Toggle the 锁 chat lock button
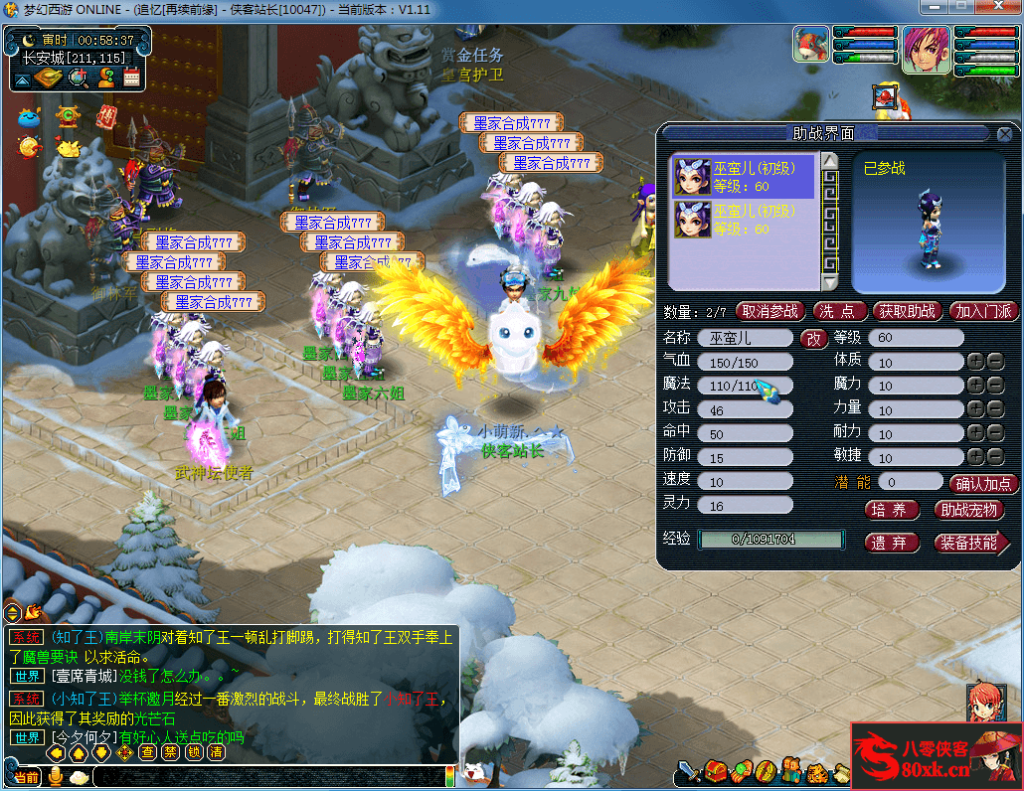The height and width of the screenshot is (791, 1024). (193, 752)
